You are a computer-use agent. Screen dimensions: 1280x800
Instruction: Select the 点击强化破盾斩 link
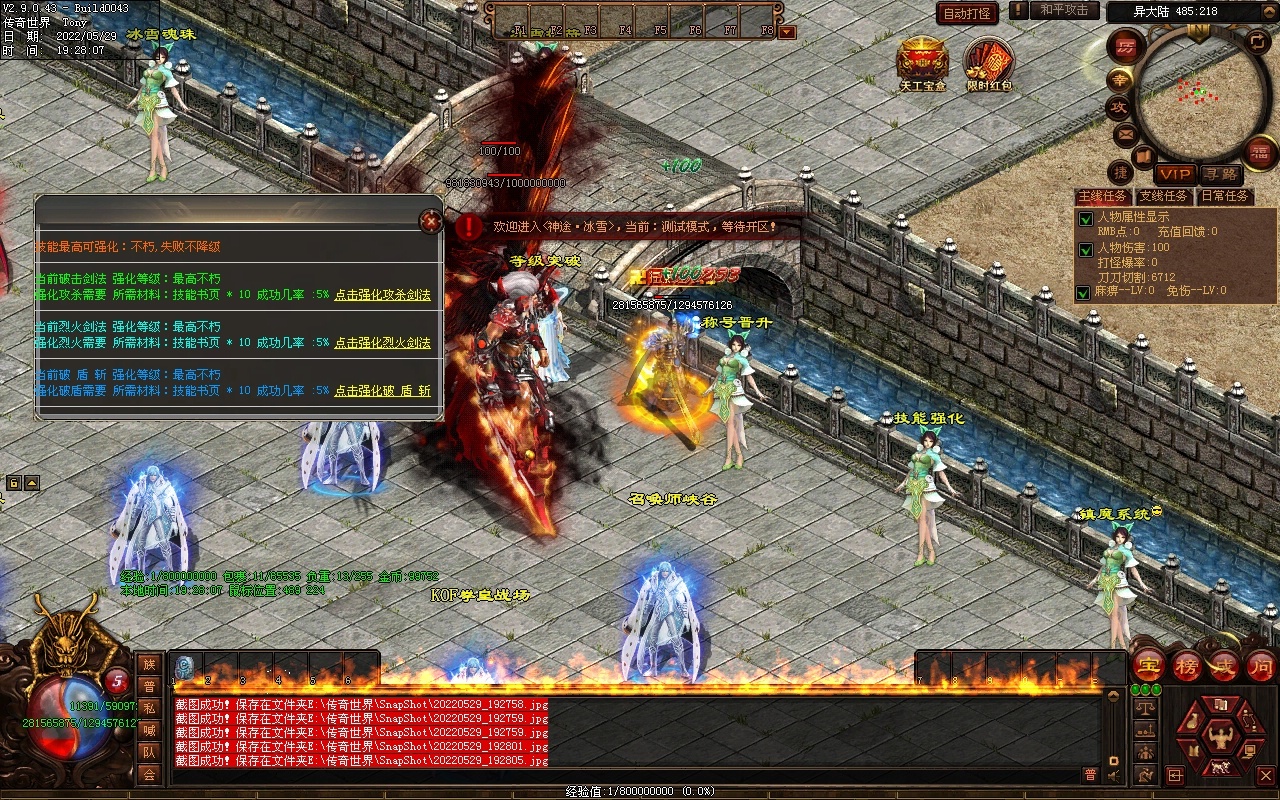pyautogui.click(x=382, y=391)
